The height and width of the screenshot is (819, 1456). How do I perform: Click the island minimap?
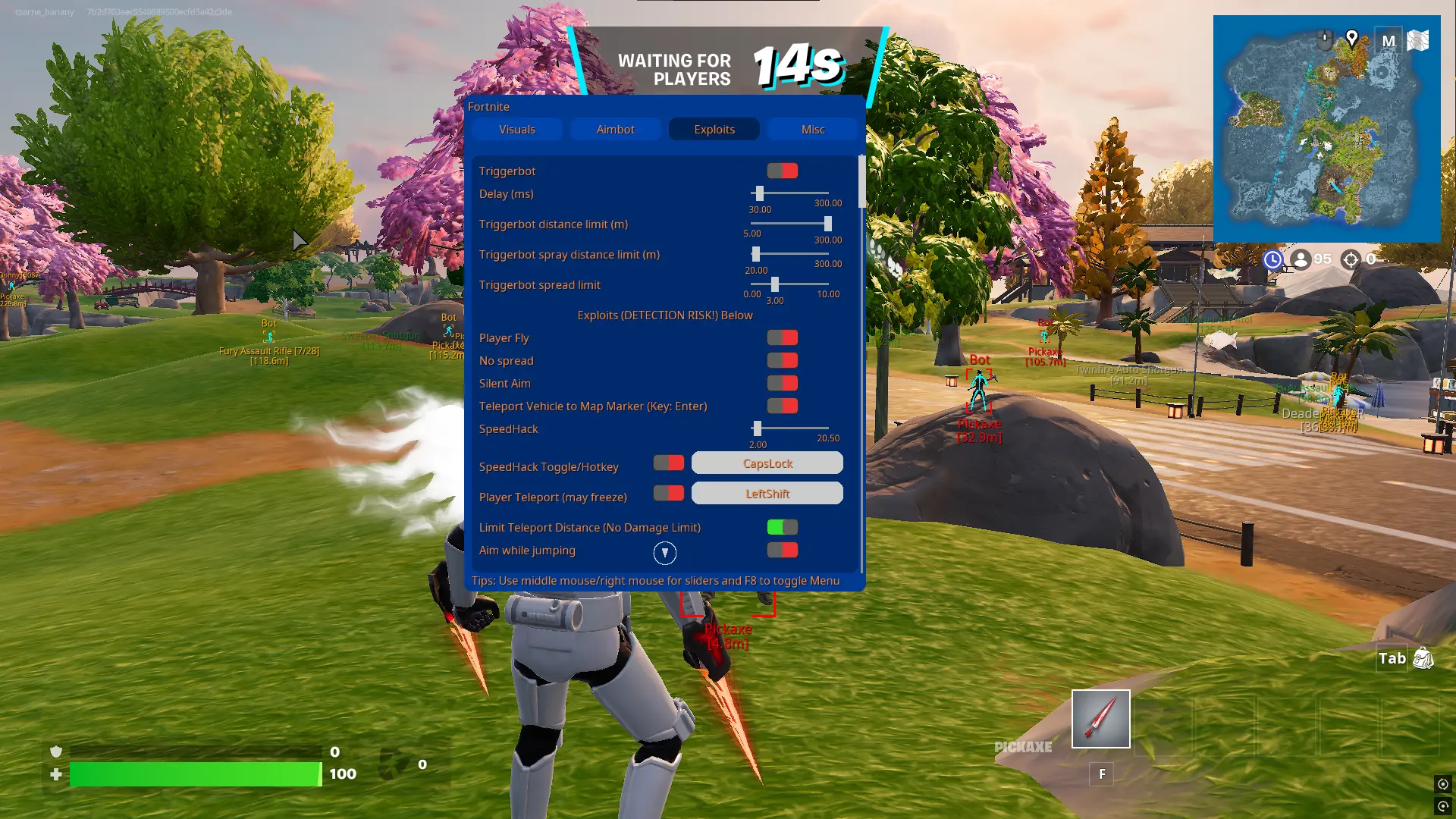(x=1326, y=129)
